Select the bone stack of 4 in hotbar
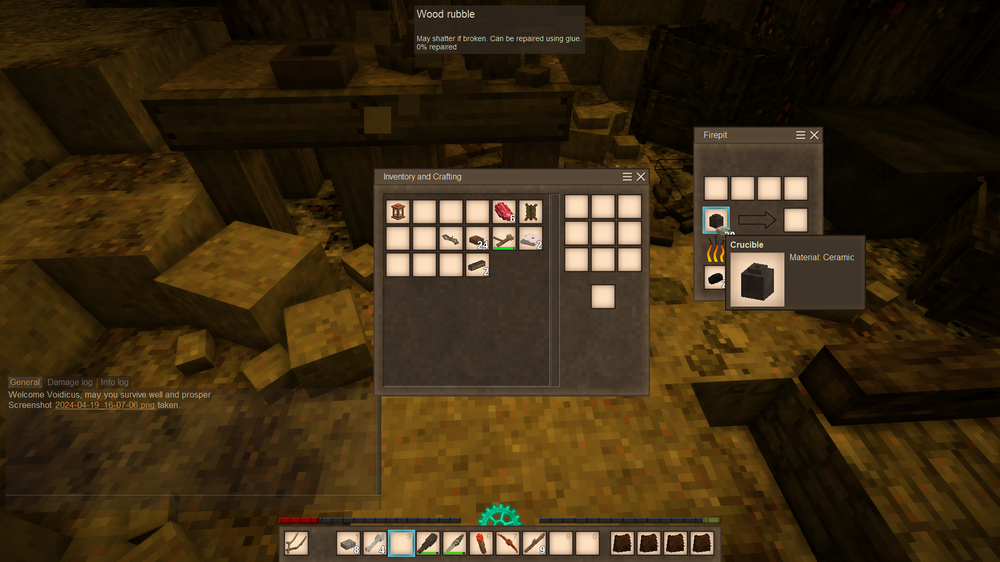Screen dimensions: 1000x562 374,543
